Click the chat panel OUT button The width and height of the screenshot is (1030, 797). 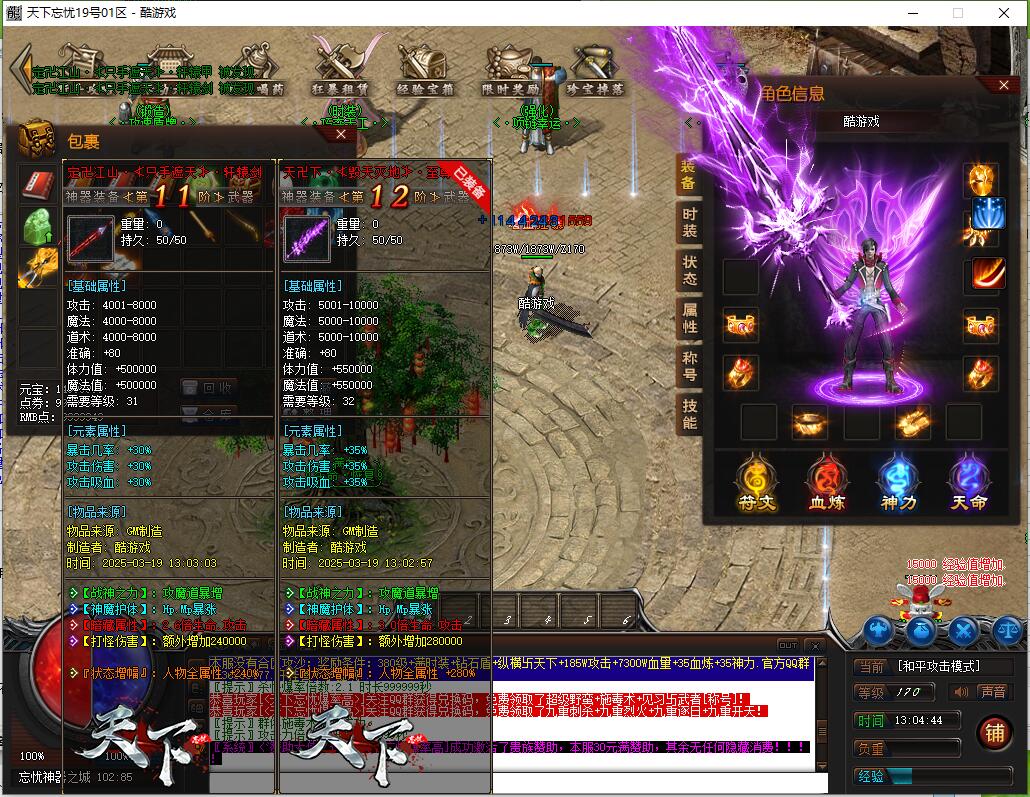(788, 646)
